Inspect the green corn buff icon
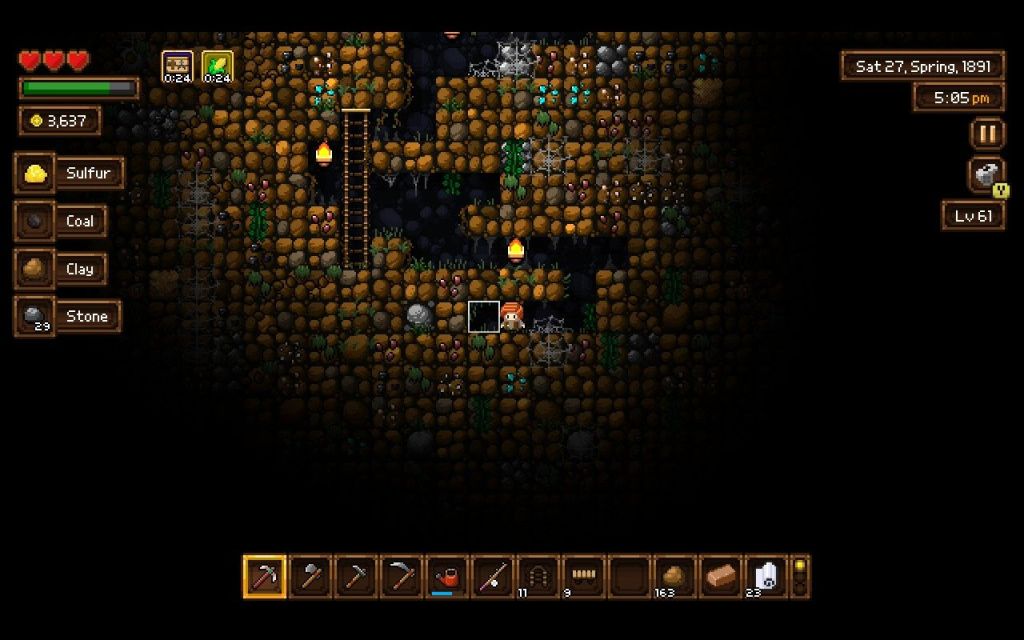This screenshot has width=1024, height=640. tap(217, 66)
